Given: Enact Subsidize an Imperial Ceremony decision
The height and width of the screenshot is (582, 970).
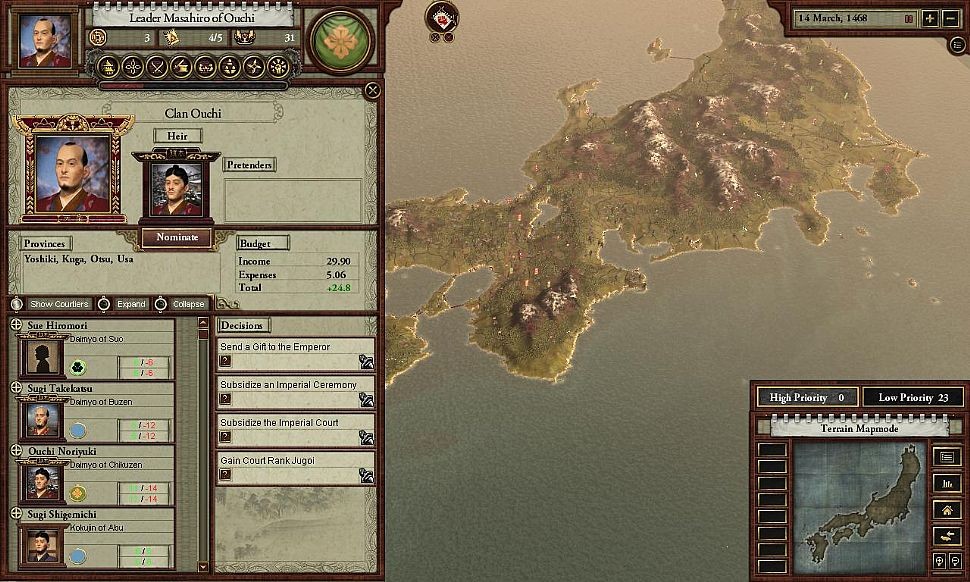Looking at the screenshot, I should tap(367, 399).
